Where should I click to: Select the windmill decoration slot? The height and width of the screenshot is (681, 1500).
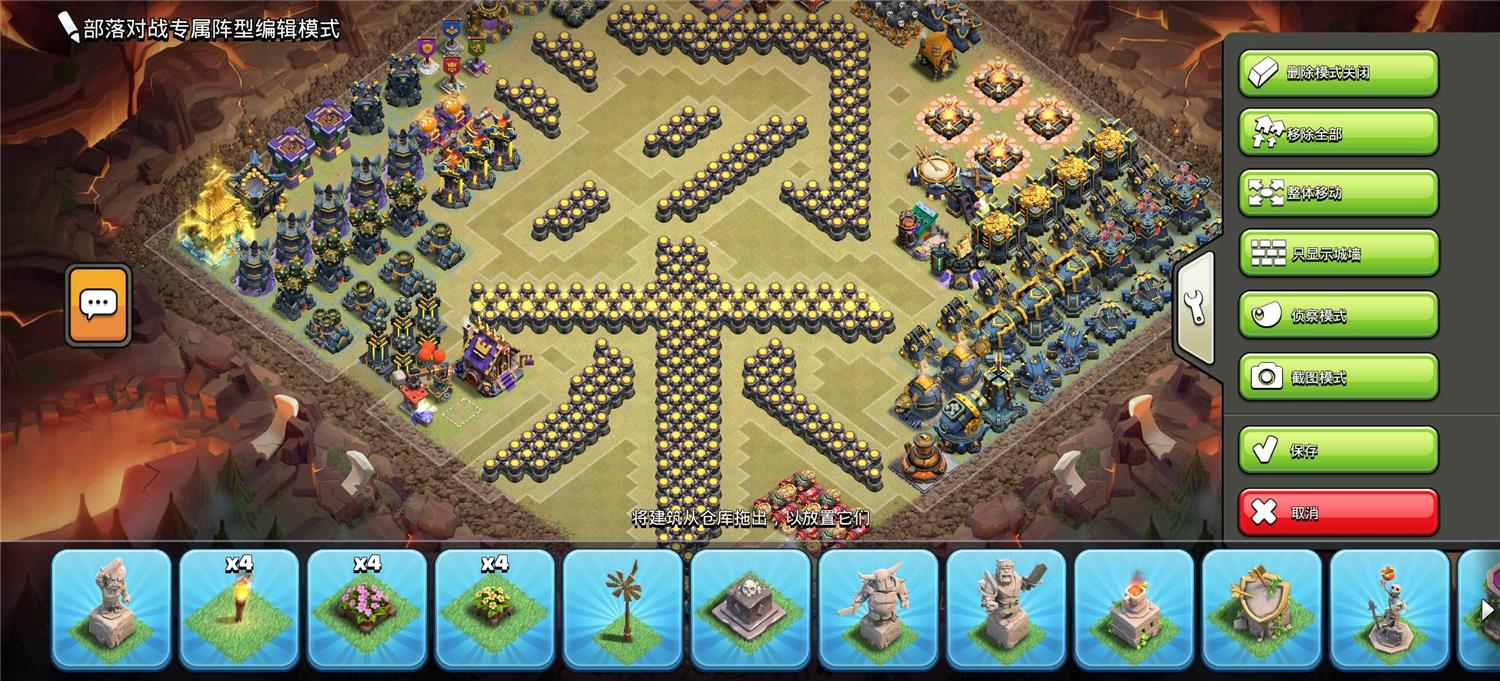click(x=623, y=609)
